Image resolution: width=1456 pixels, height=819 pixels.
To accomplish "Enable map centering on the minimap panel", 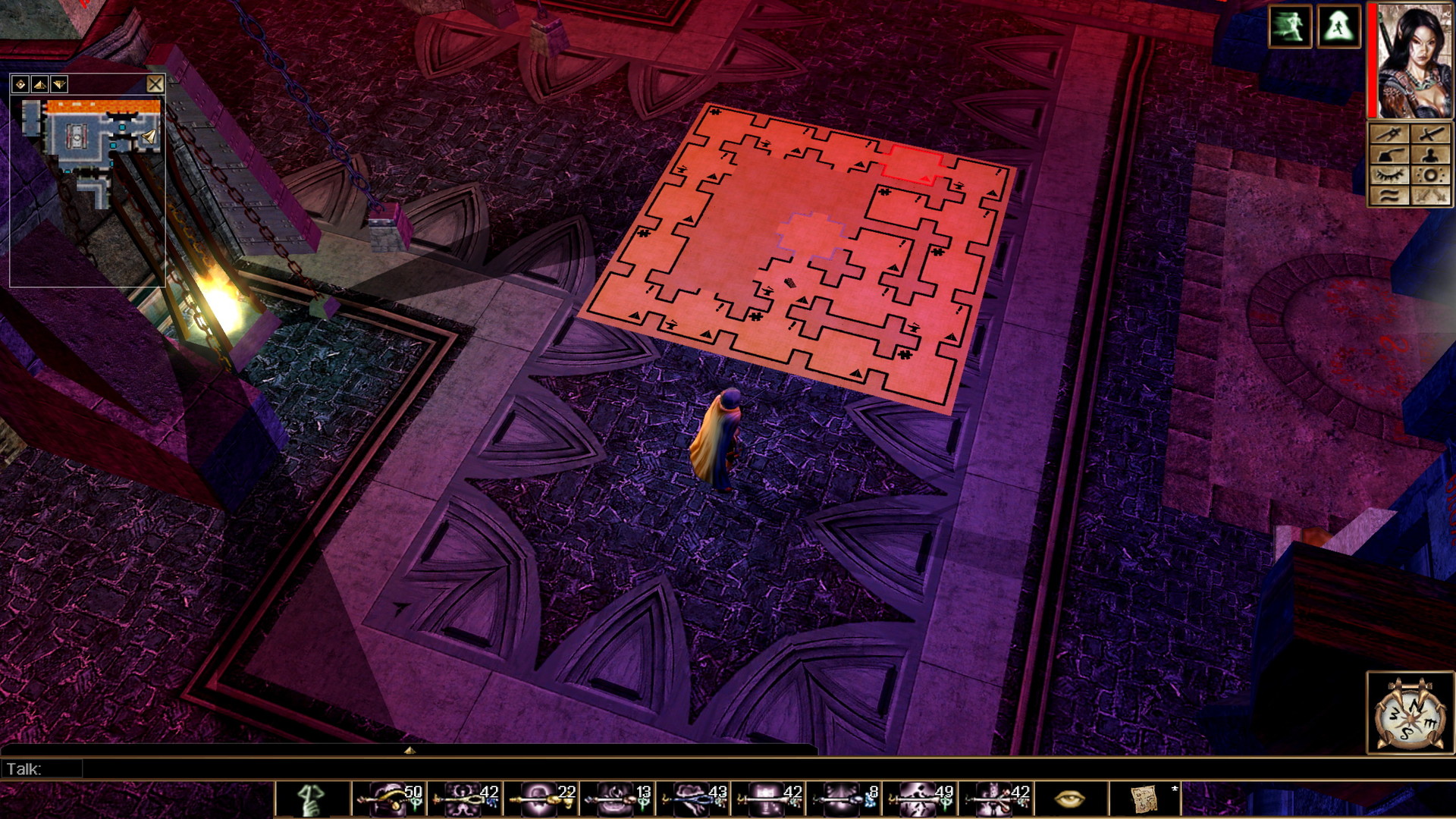I will pyautogui.click(x=20, y=84).
